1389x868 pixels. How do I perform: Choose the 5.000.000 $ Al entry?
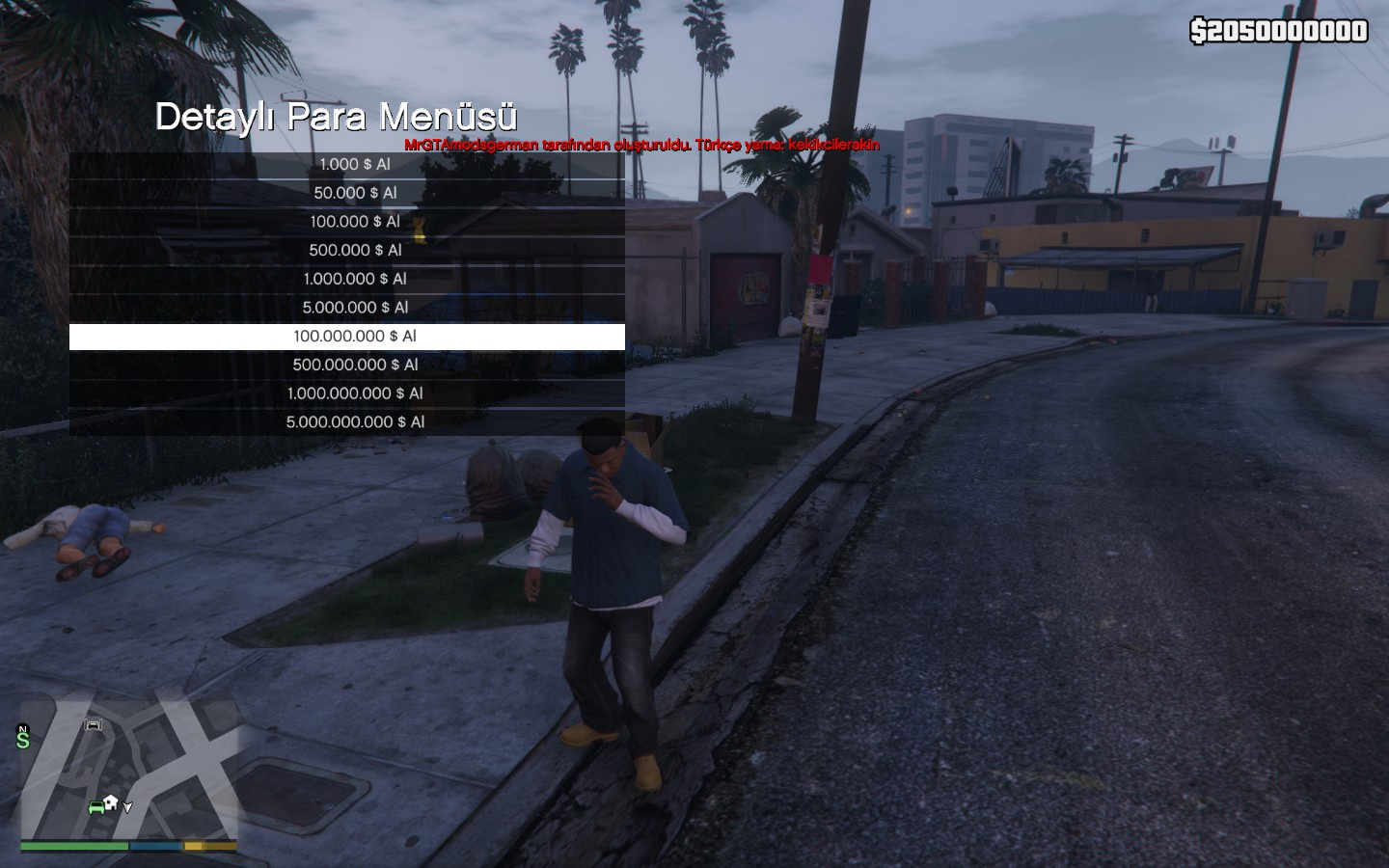355,308
